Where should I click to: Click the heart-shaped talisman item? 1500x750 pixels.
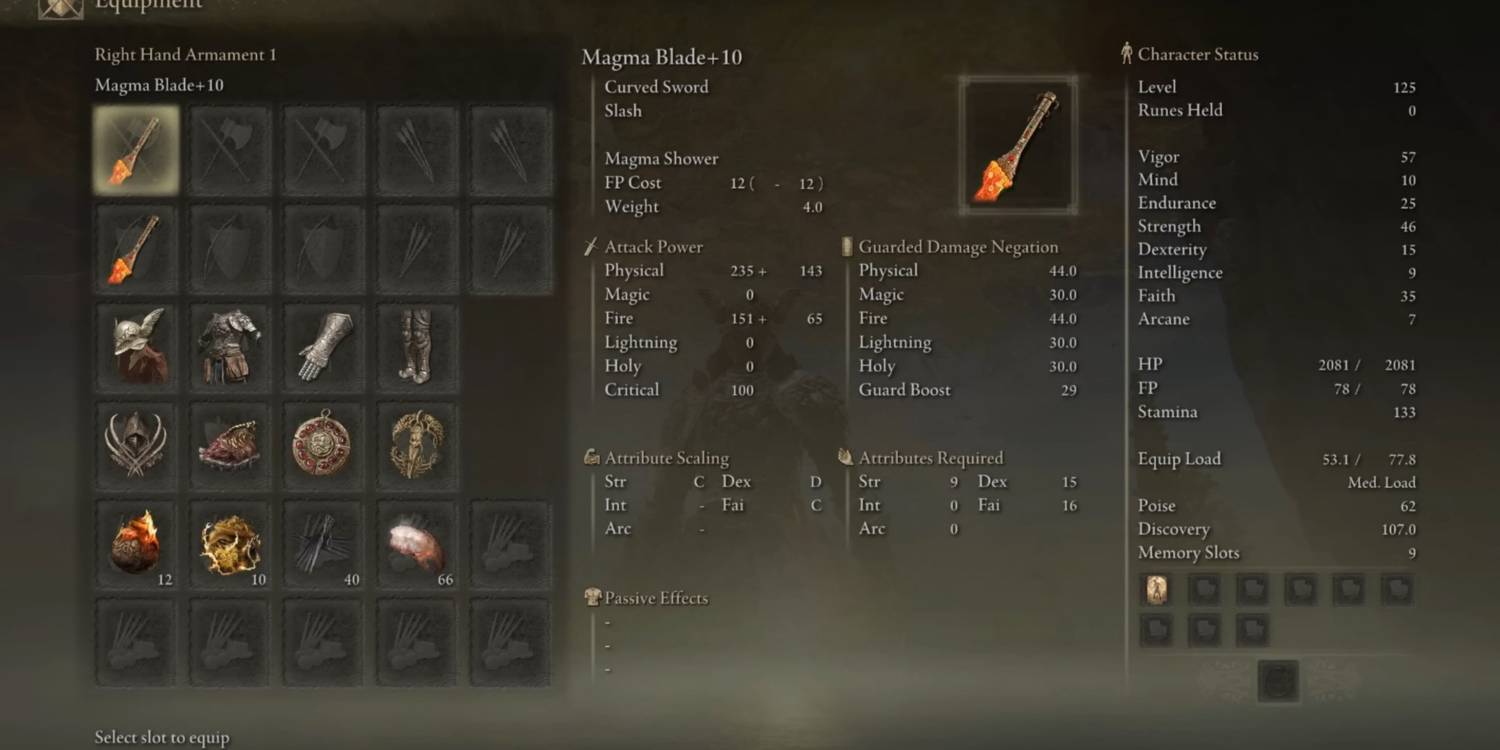(228, 443)
